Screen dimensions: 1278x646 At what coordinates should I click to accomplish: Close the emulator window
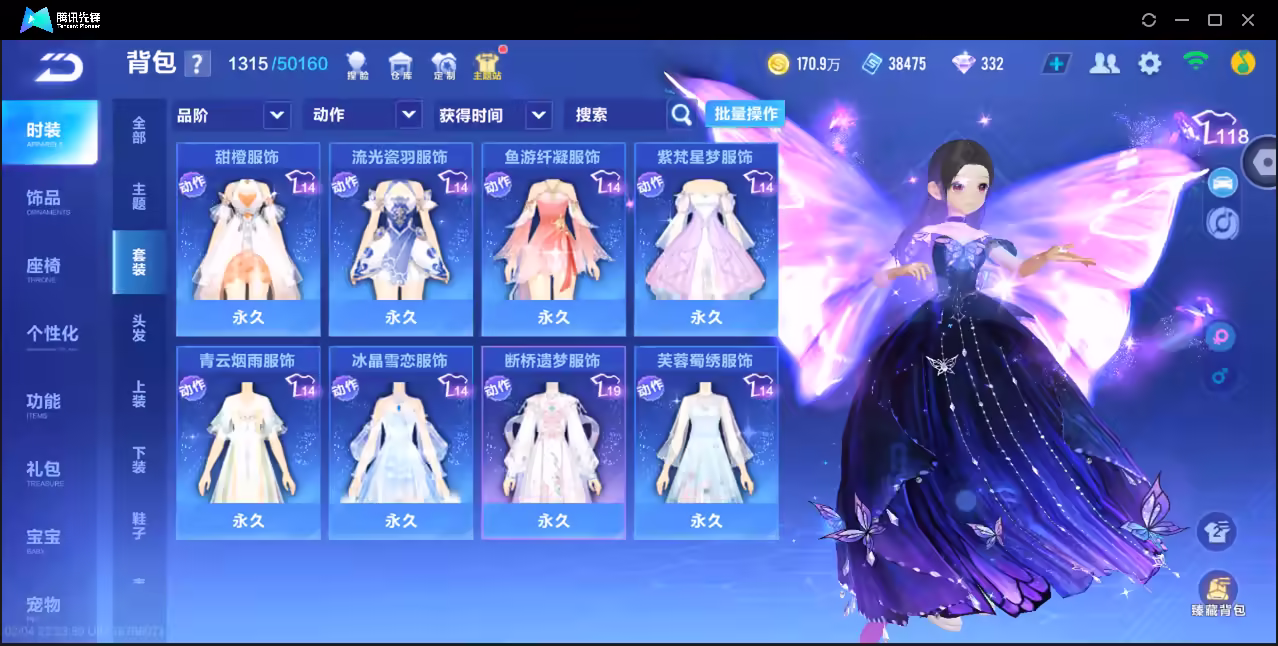pyautogui.click(x=1248, y=20)
